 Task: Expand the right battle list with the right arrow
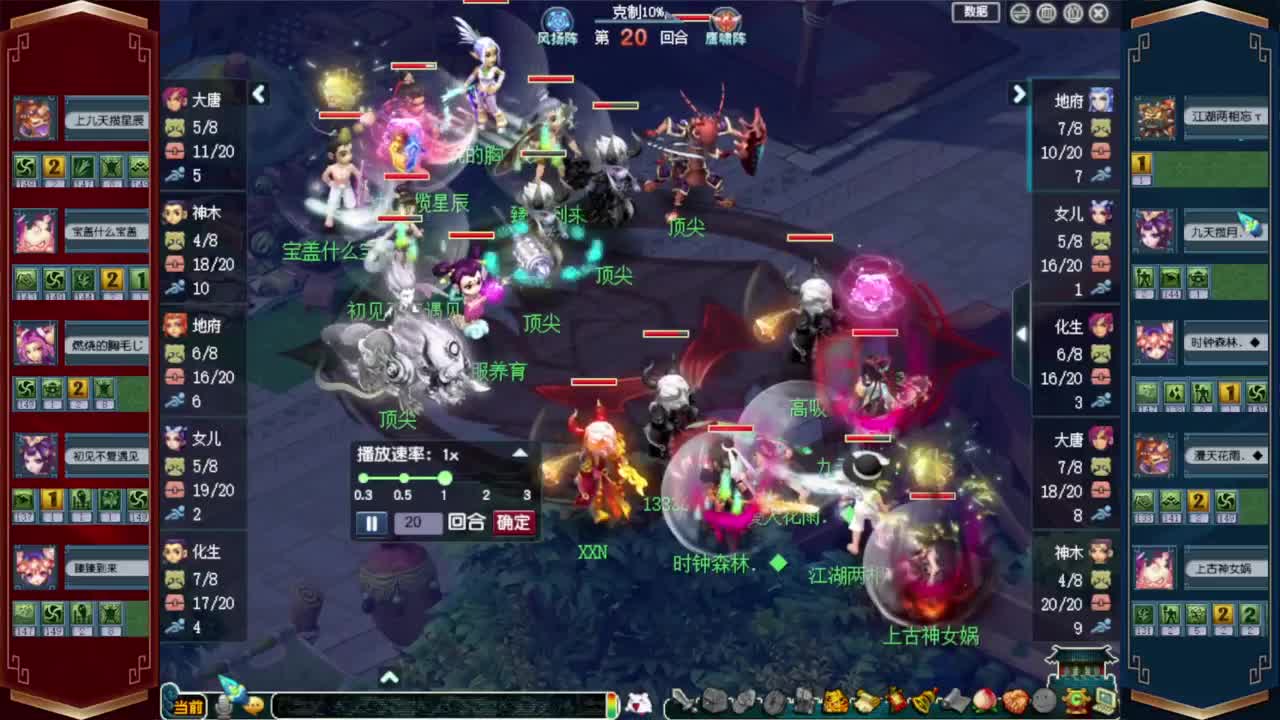pyautogui.click(x=1019, y=94)
